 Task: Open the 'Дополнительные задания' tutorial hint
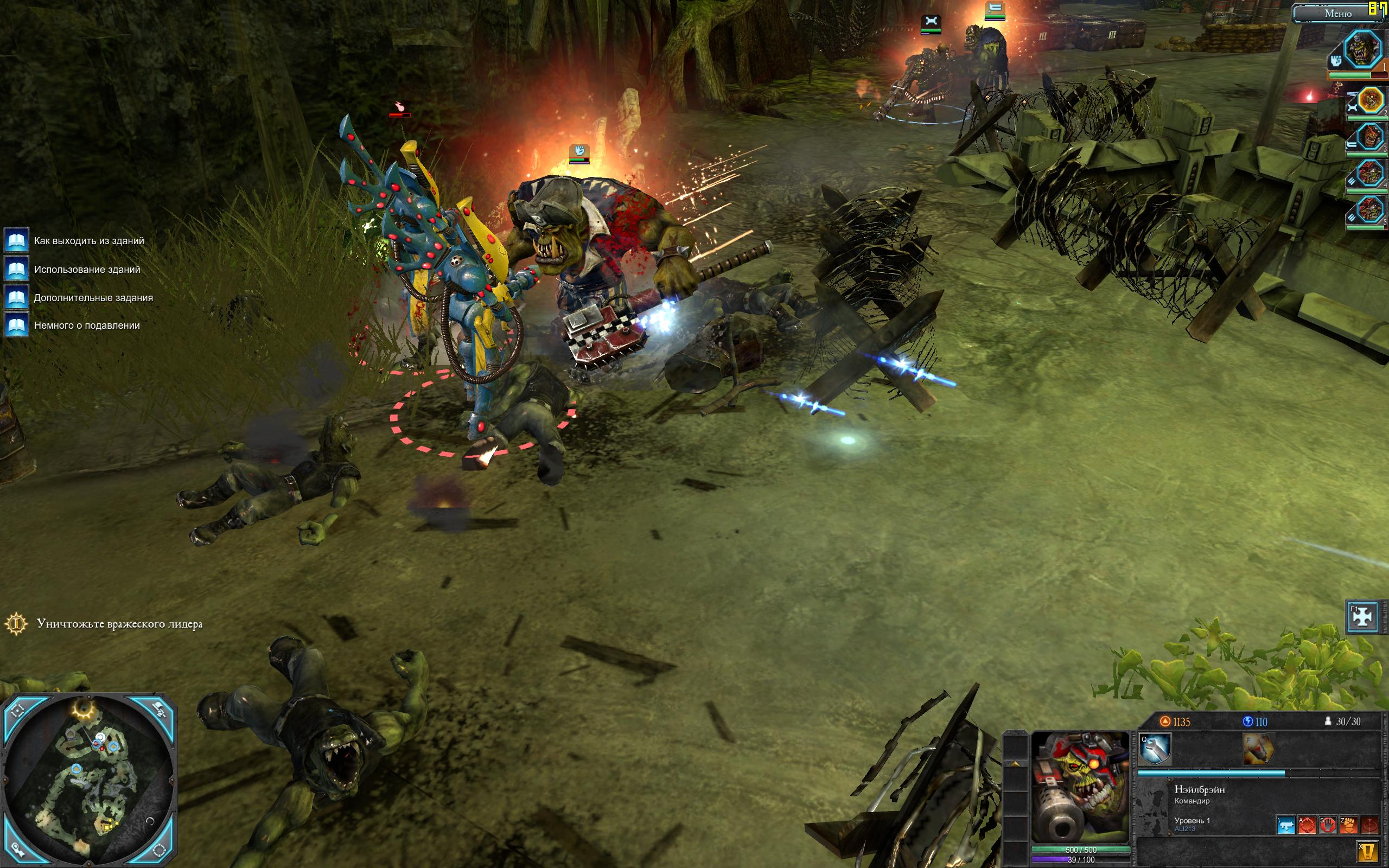(93, 297)
